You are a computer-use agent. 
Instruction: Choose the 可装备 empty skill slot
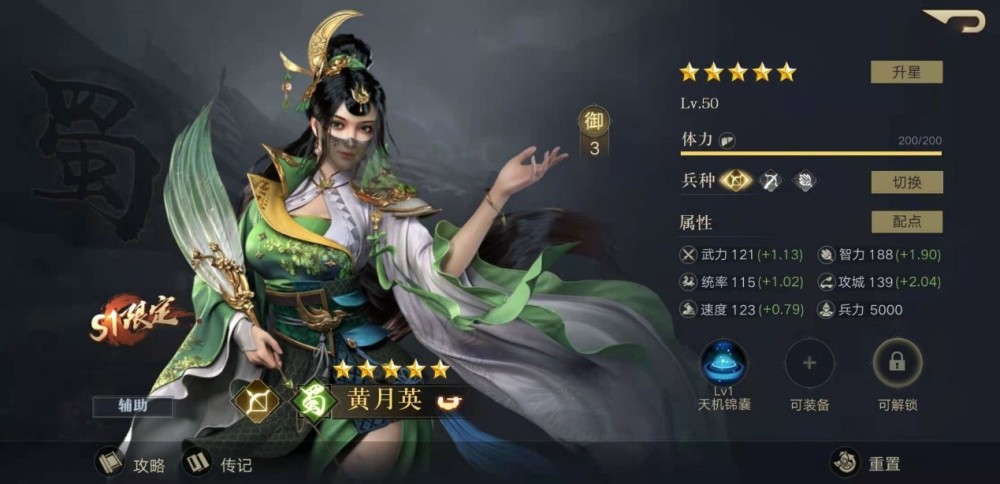coord(809,365)
